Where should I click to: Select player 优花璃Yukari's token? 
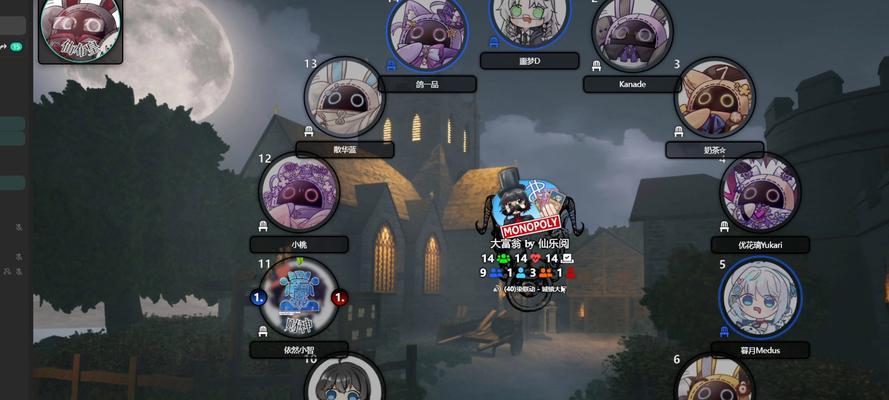(761, 192)
